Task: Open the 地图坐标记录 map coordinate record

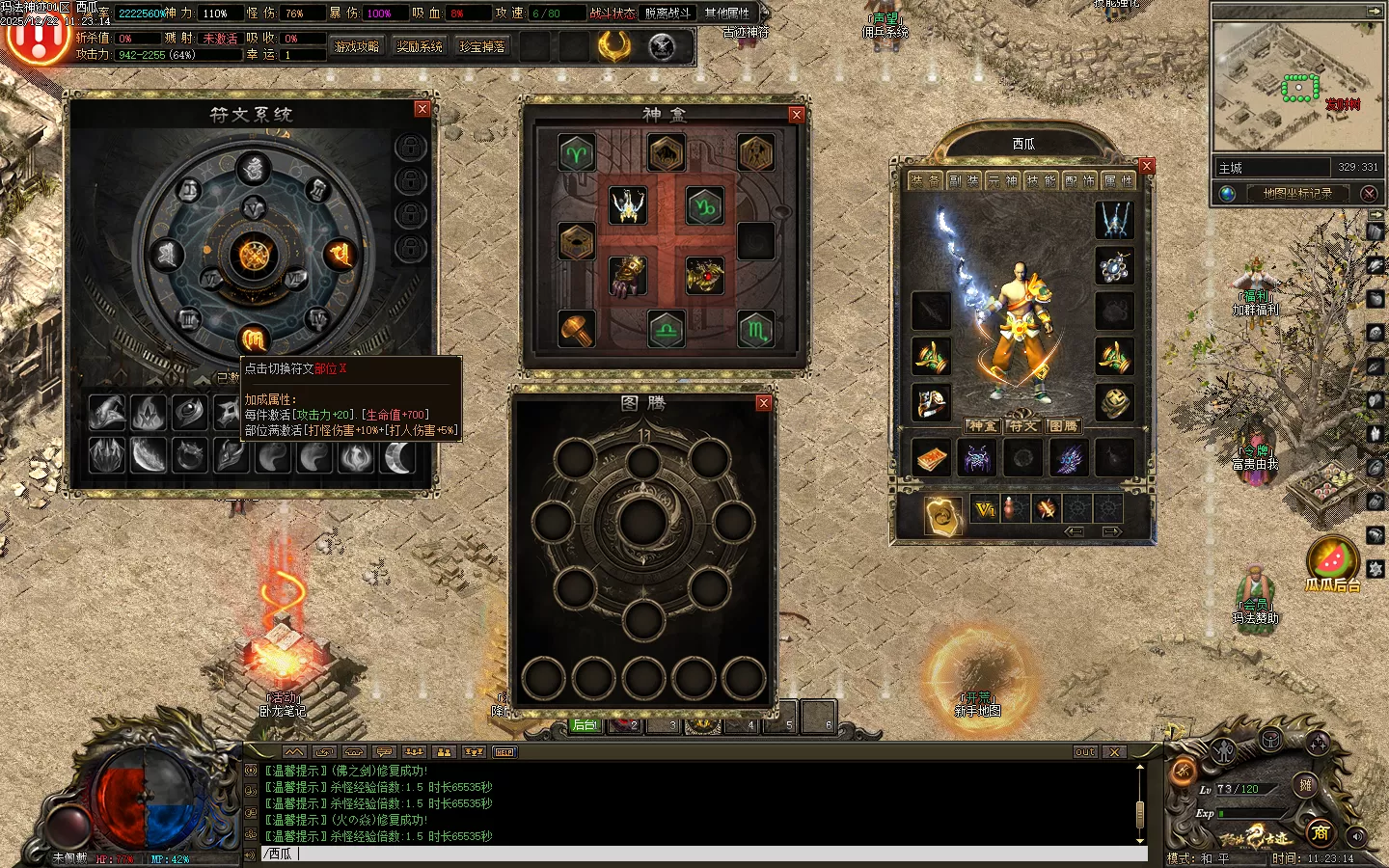Action: point(1297,193)
